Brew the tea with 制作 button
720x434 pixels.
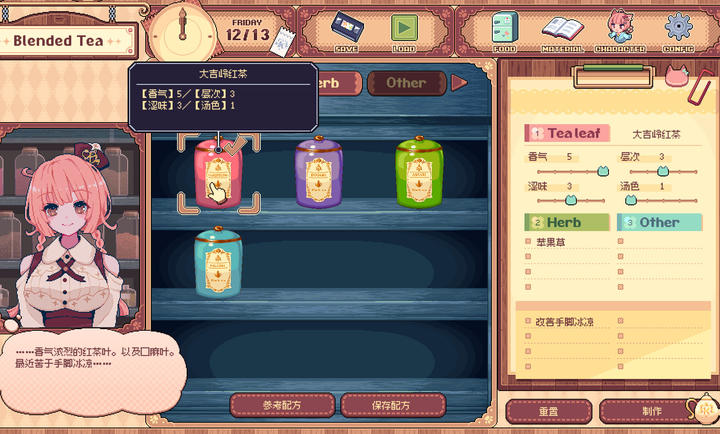tap(652, 411)
